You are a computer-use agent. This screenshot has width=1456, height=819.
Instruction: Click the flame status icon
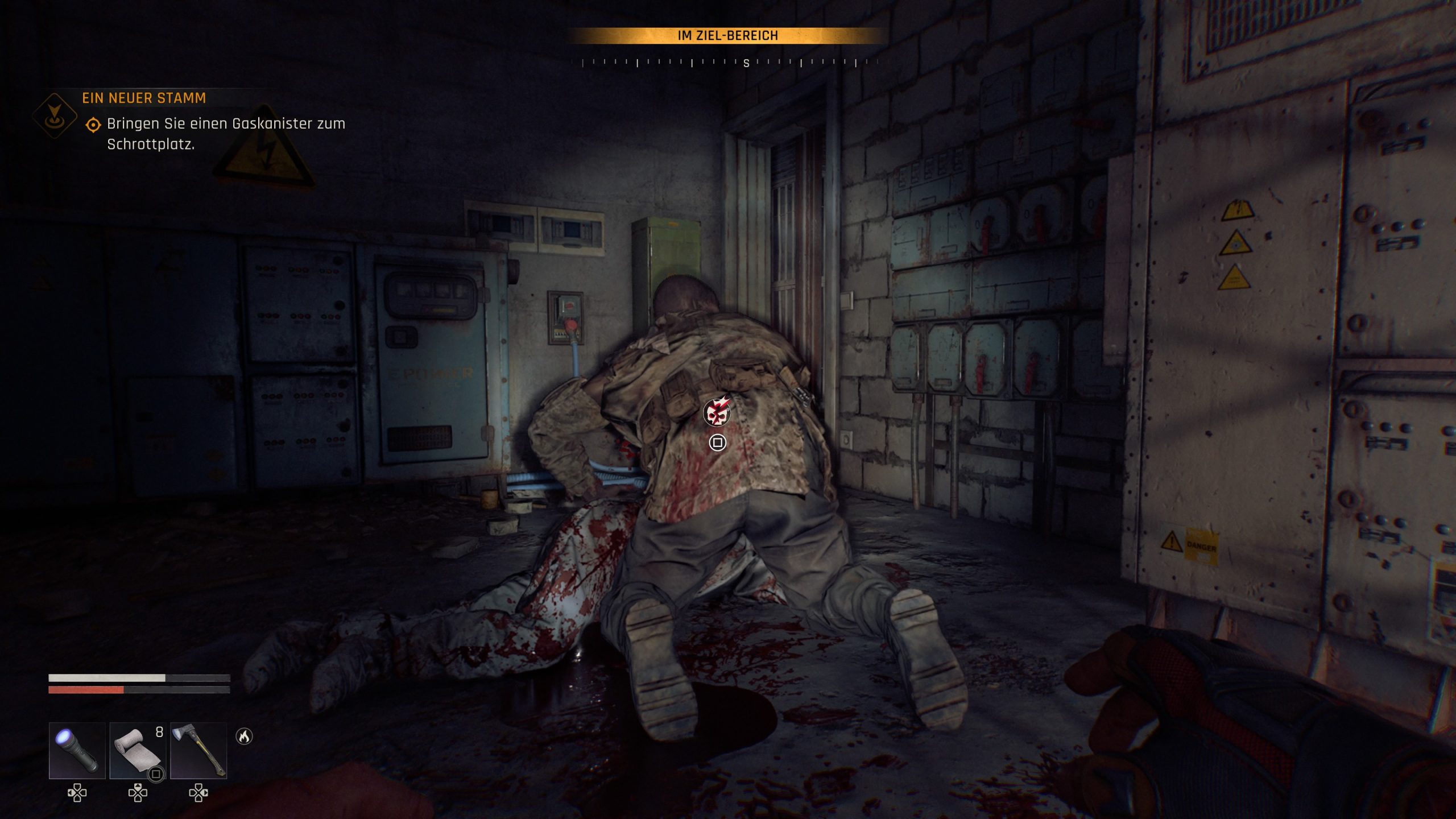point(244,737)
